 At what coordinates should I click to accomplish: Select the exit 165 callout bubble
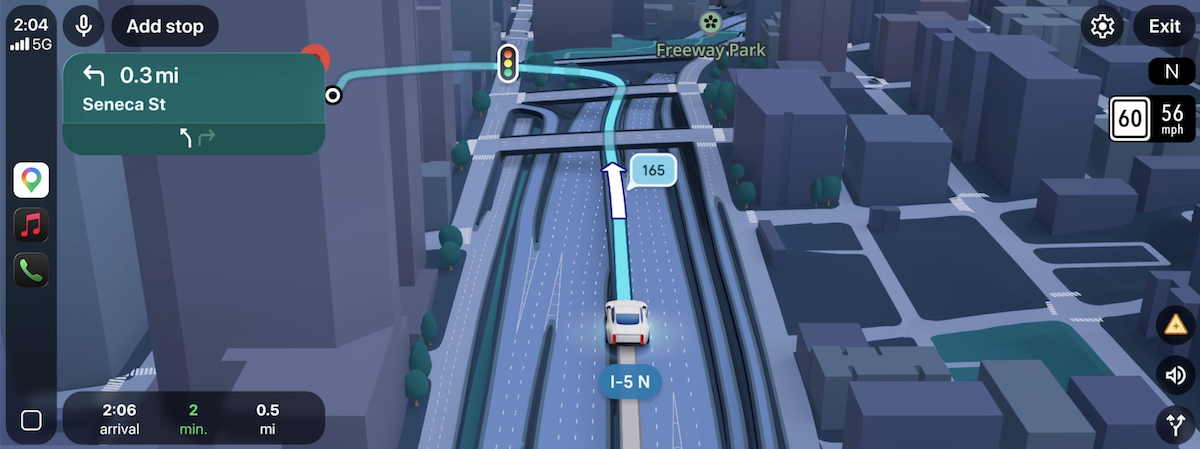[x=652, y=171]
